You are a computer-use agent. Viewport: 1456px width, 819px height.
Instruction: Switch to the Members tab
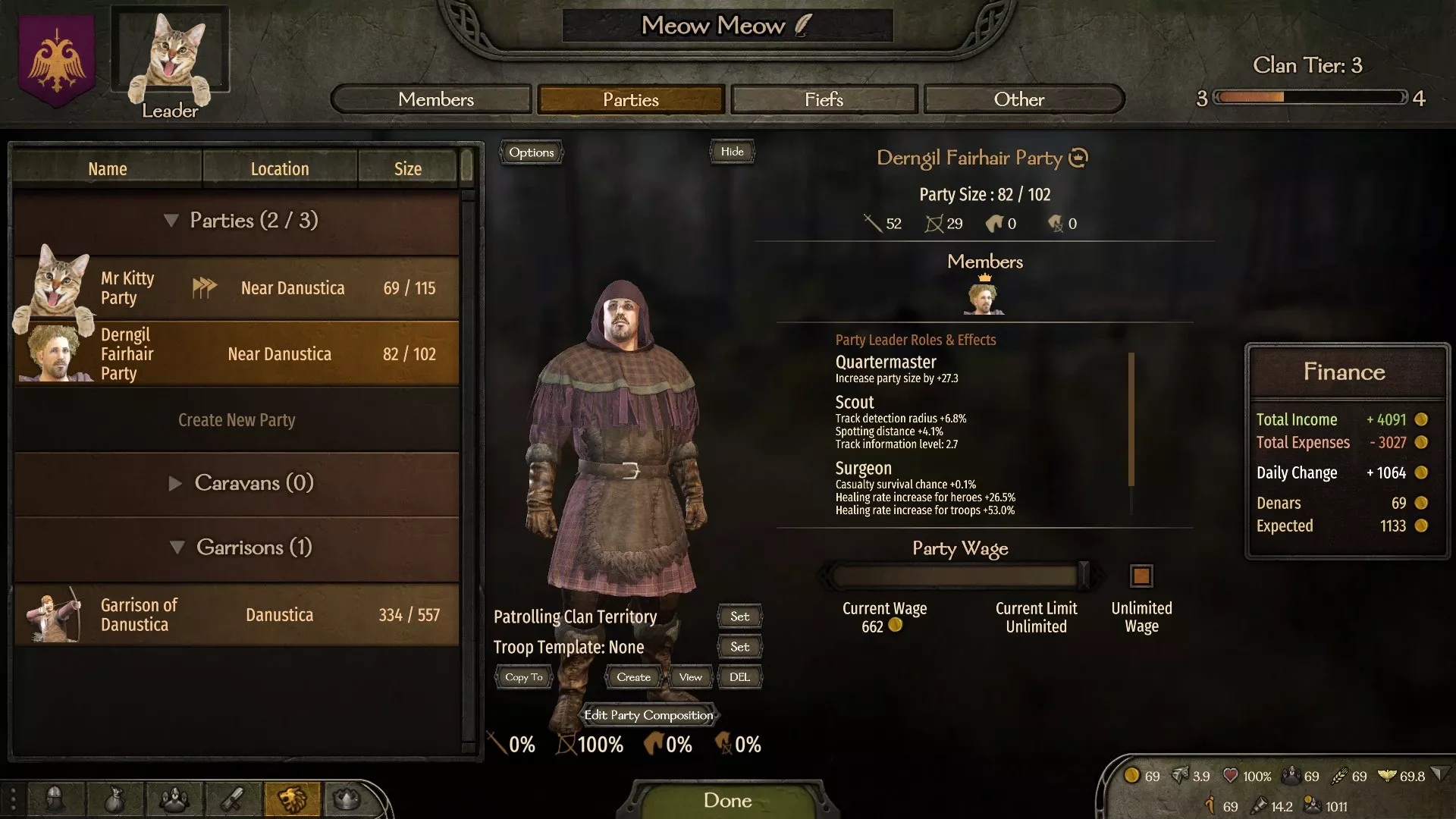point(435,99)
